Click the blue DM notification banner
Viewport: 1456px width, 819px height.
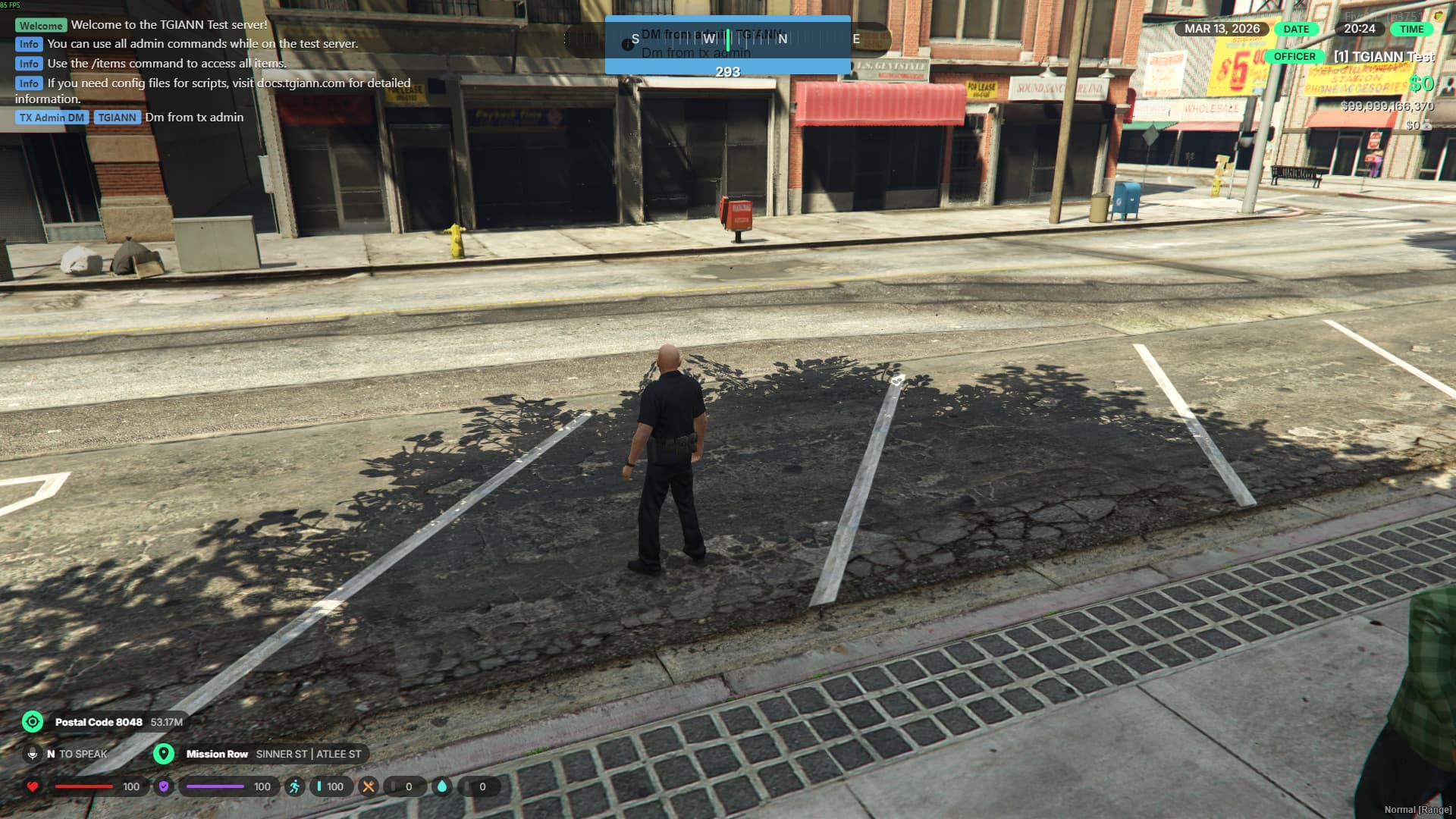pyautogui.click(x=727, y=45)
